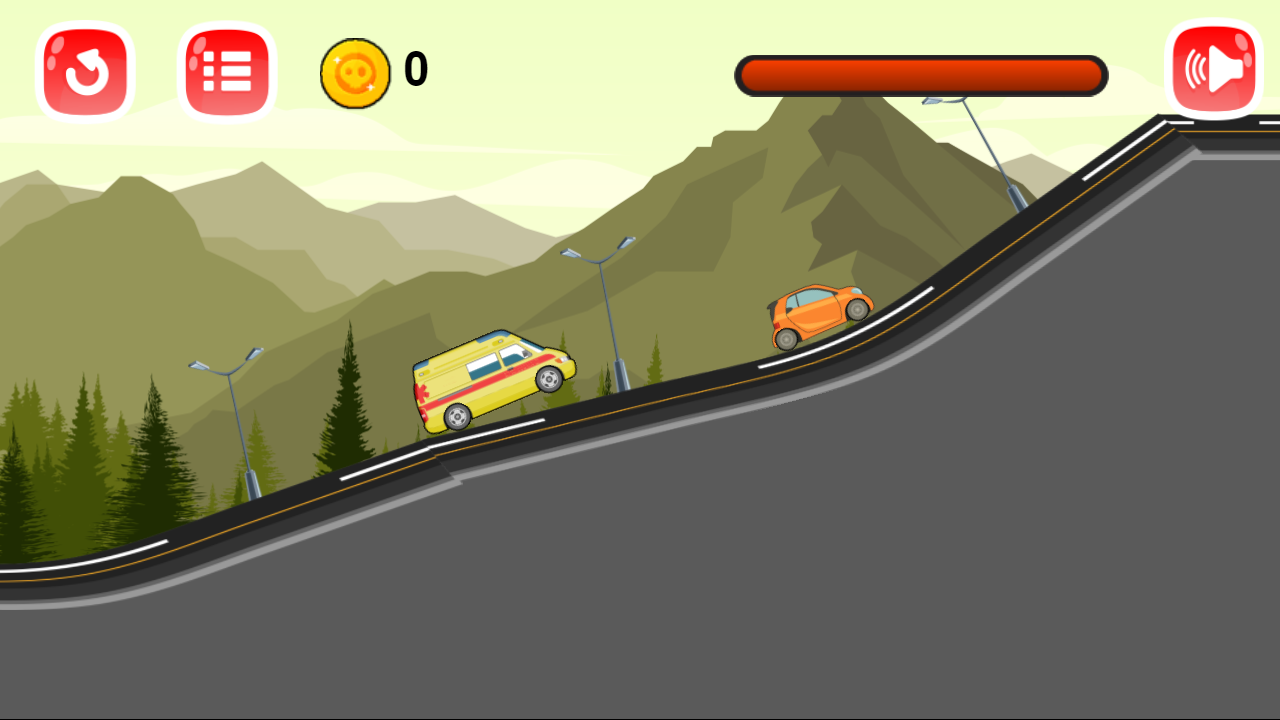The image size is (1280, 720).
Task: Enable level restart via red circular arrow
Action: click(84, 68)
